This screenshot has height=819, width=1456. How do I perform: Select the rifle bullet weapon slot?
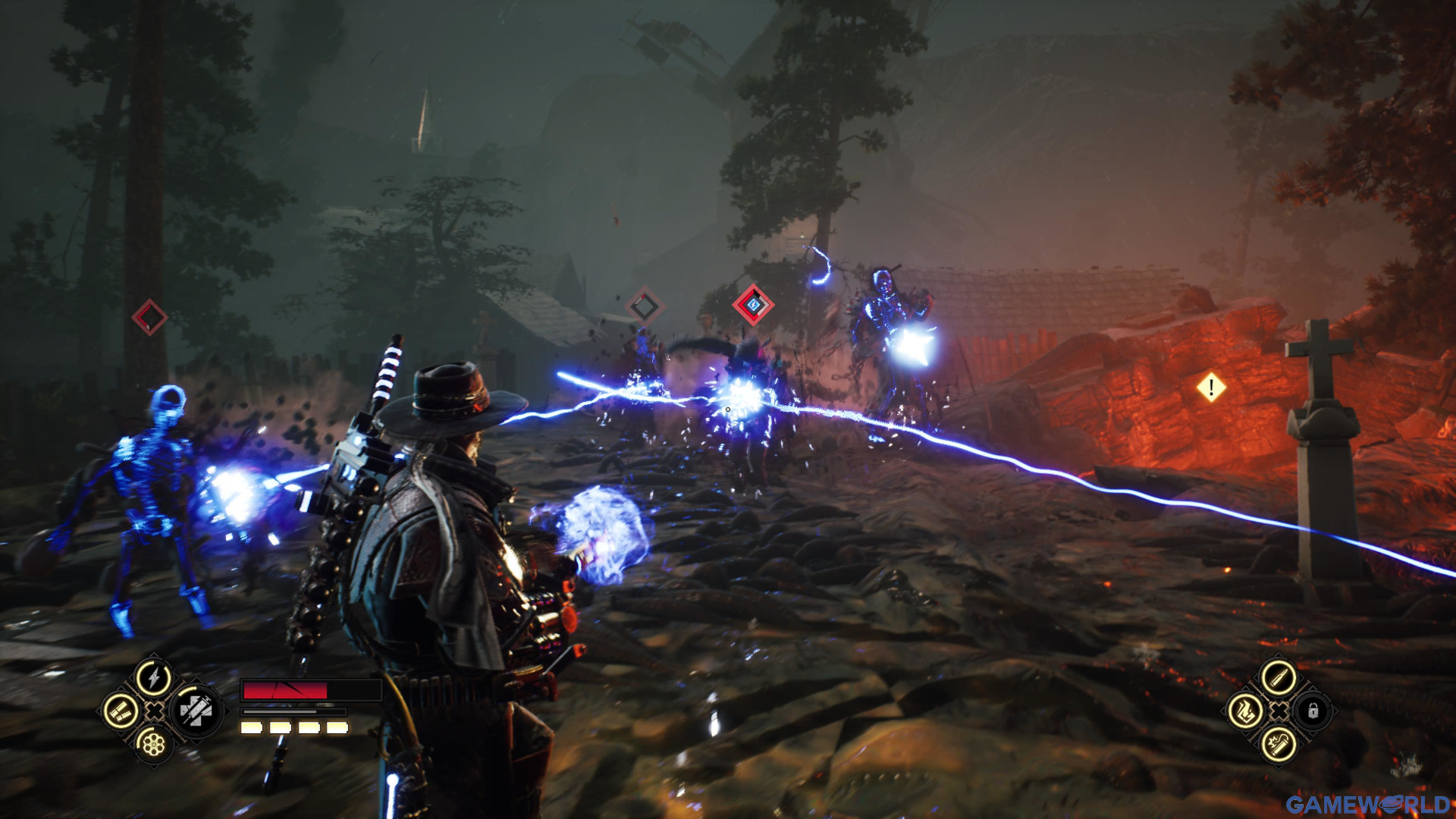pyautogui.click(x=1279, y=677)
